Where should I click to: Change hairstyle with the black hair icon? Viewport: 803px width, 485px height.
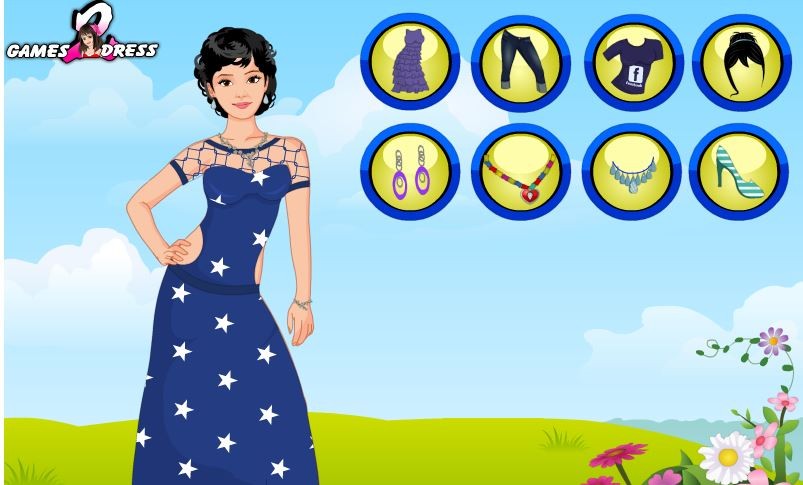(741, 62)
